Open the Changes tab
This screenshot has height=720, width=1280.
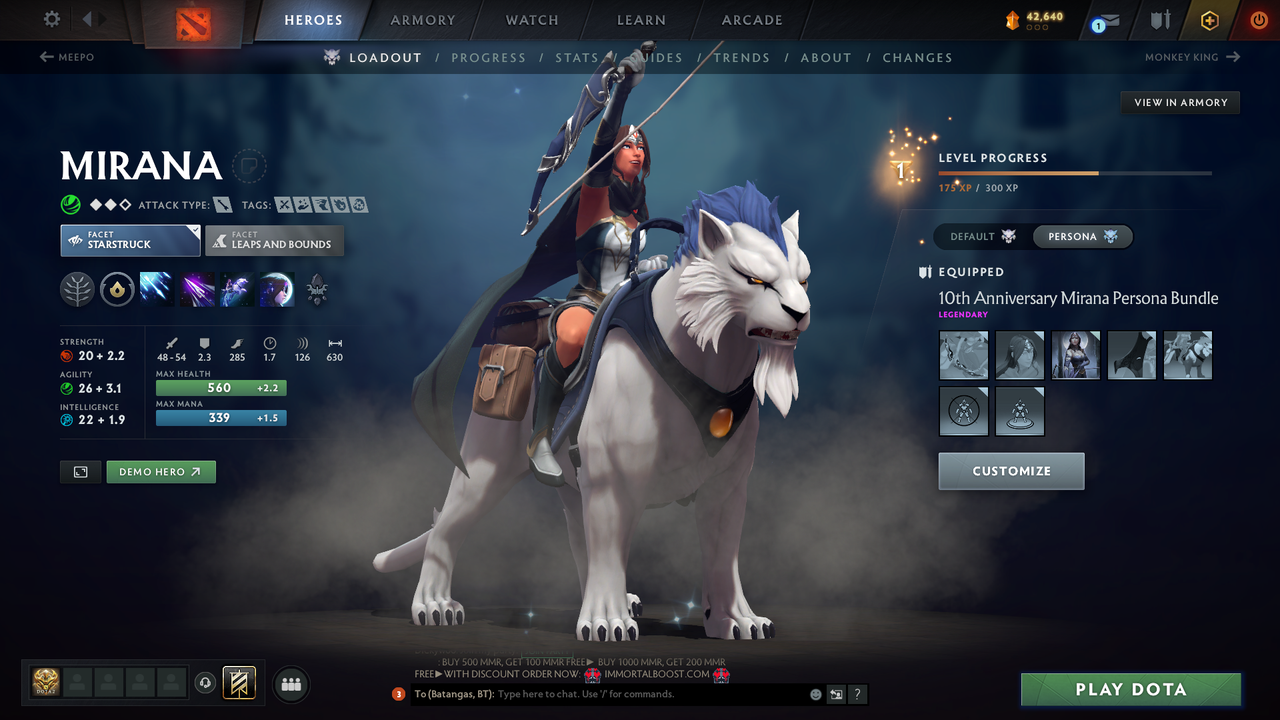(917, 58)
